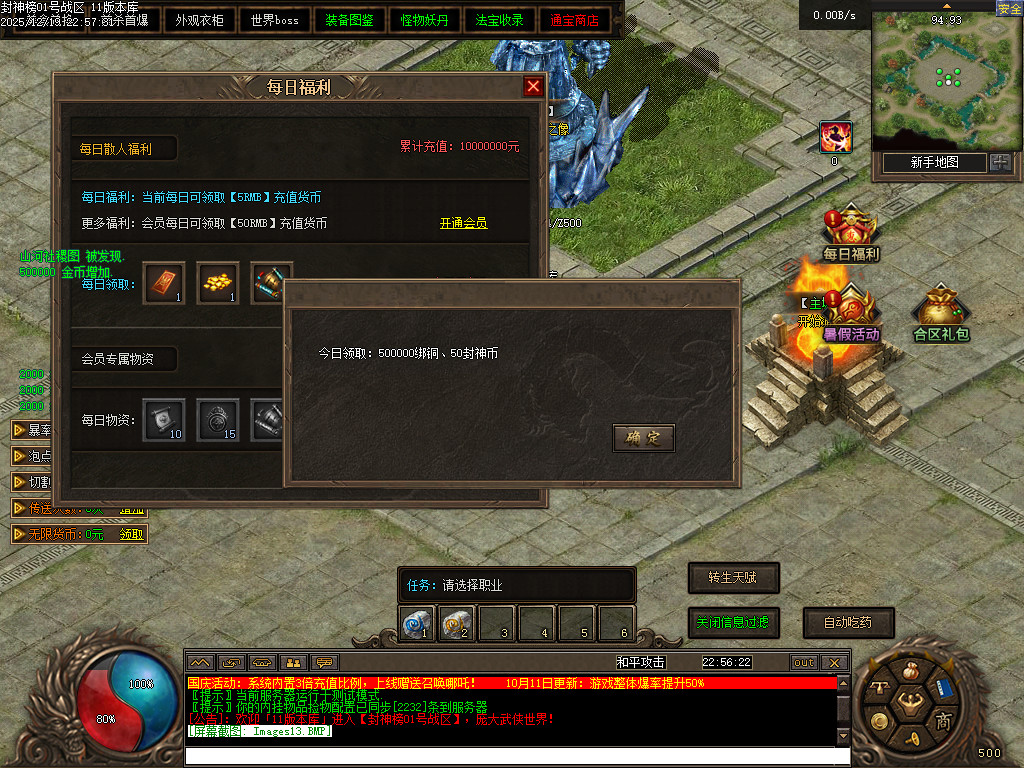The width and height of the screenshot is (1024, 768).
Task: Open the 转生天赋 panel
Action: [x=733, y=578]
